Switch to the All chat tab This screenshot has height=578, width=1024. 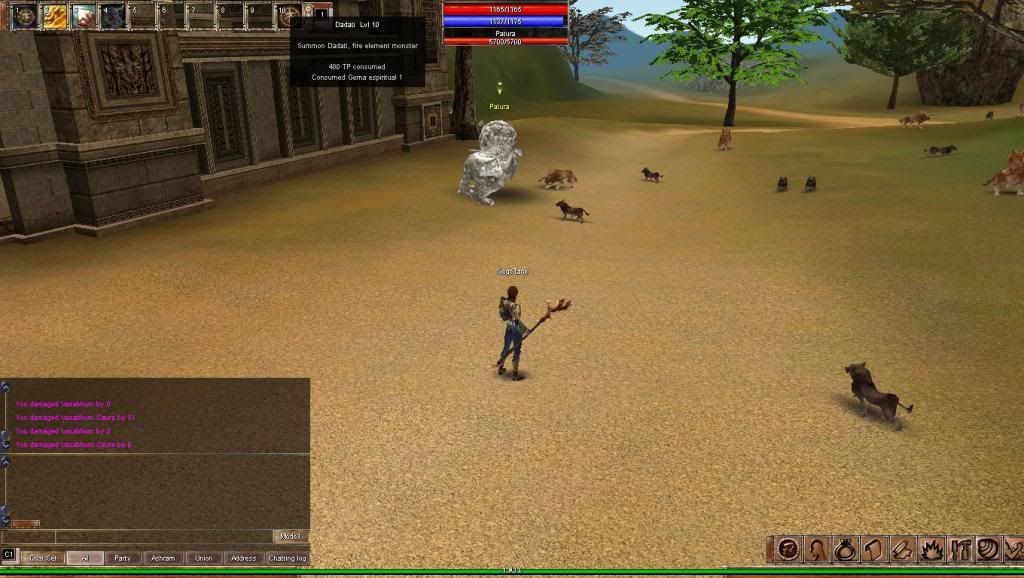(85, 558)
